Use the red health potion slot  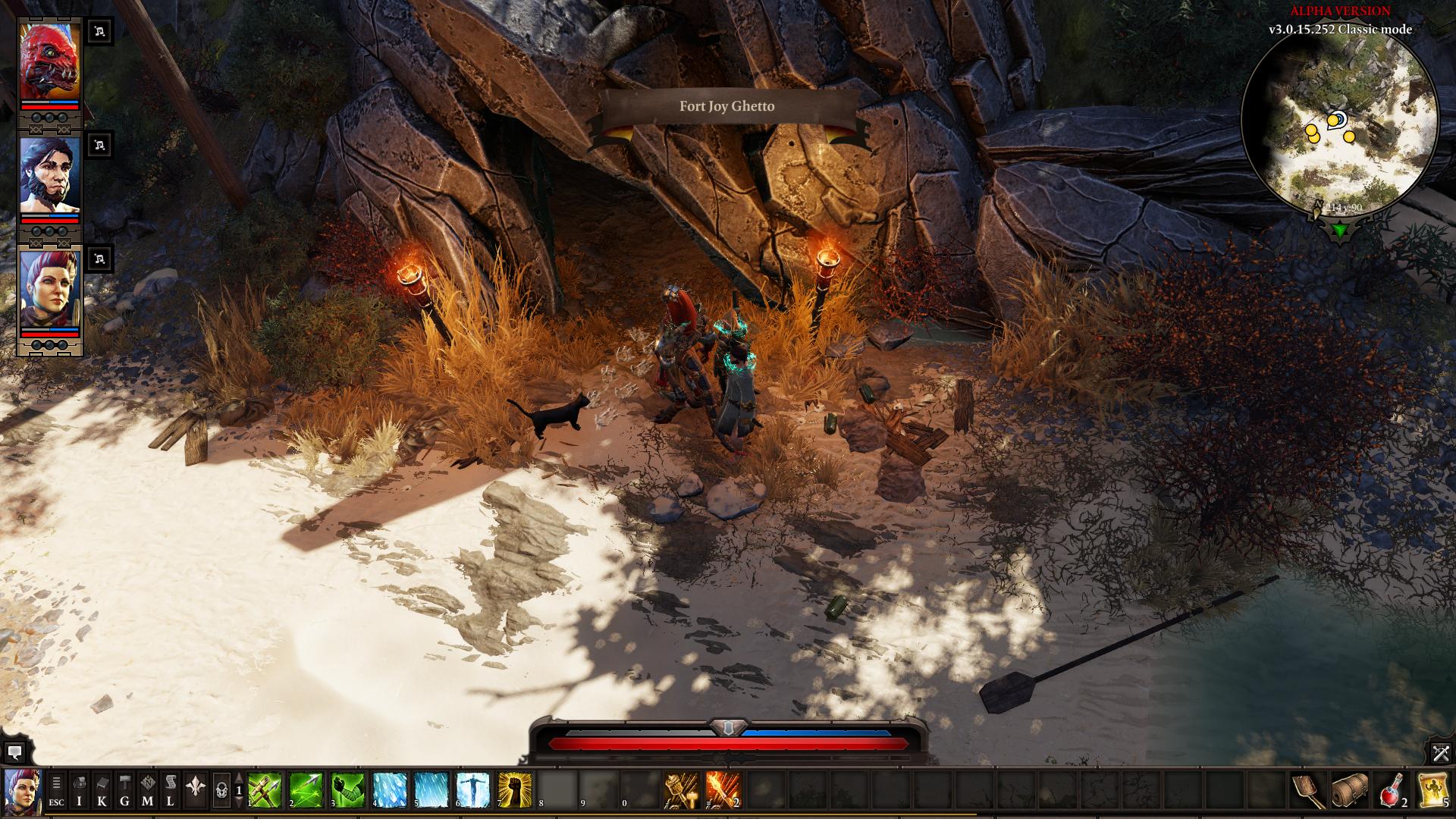point(1391,791)
